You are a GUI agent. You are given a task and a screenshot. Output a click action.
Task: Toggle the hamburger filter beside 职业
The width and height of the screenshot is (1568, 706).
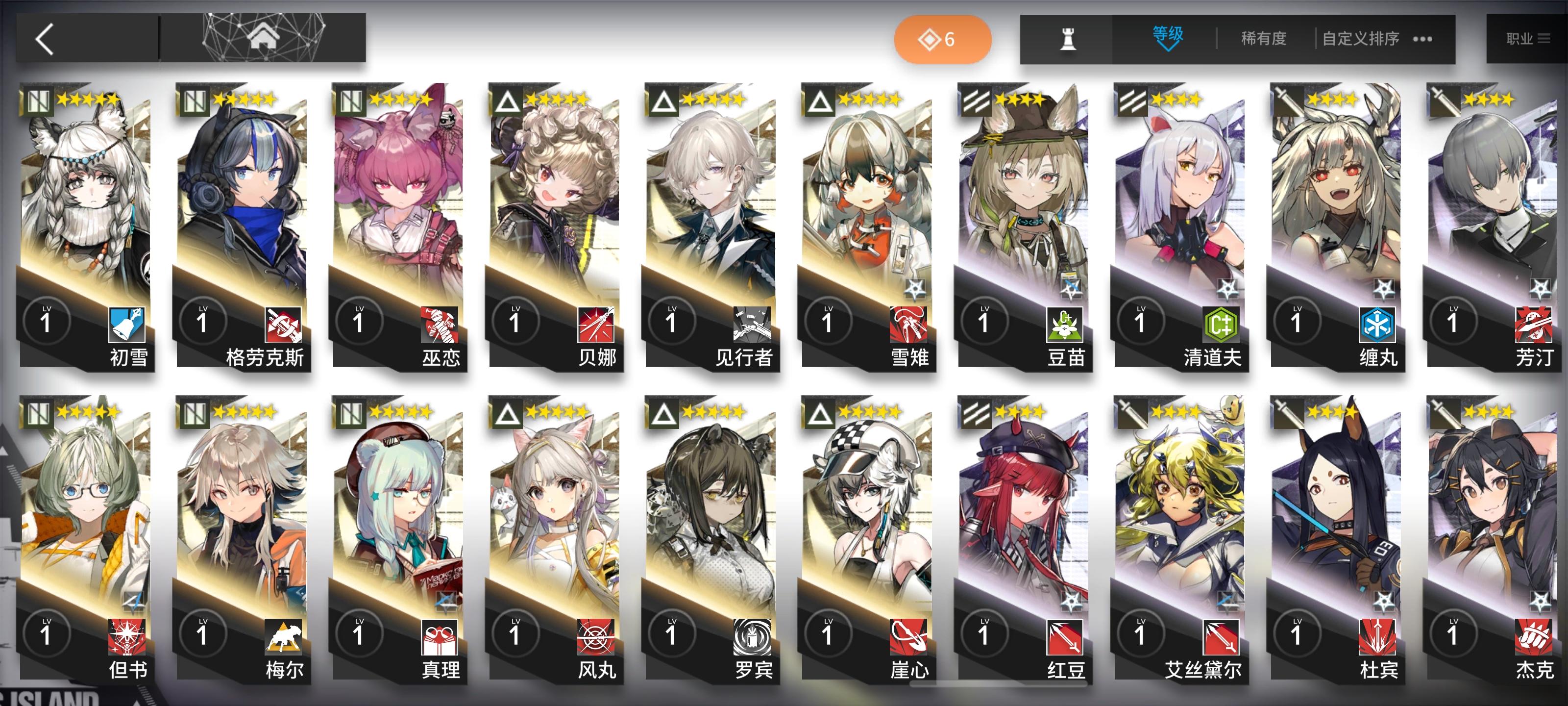point(1545,38)
